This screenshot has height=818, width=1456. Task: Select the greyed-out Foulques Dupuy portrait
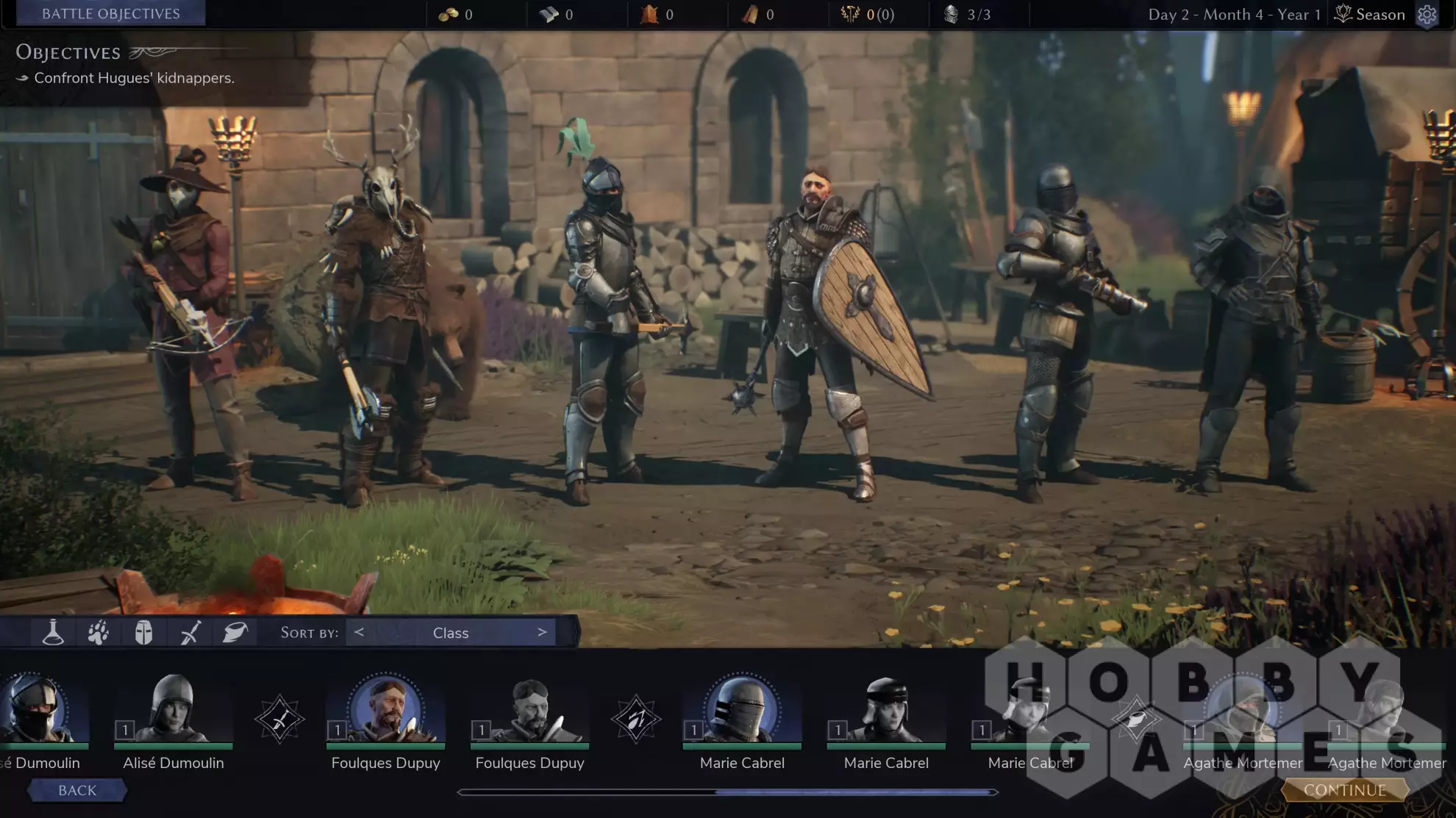click(529, 711)
